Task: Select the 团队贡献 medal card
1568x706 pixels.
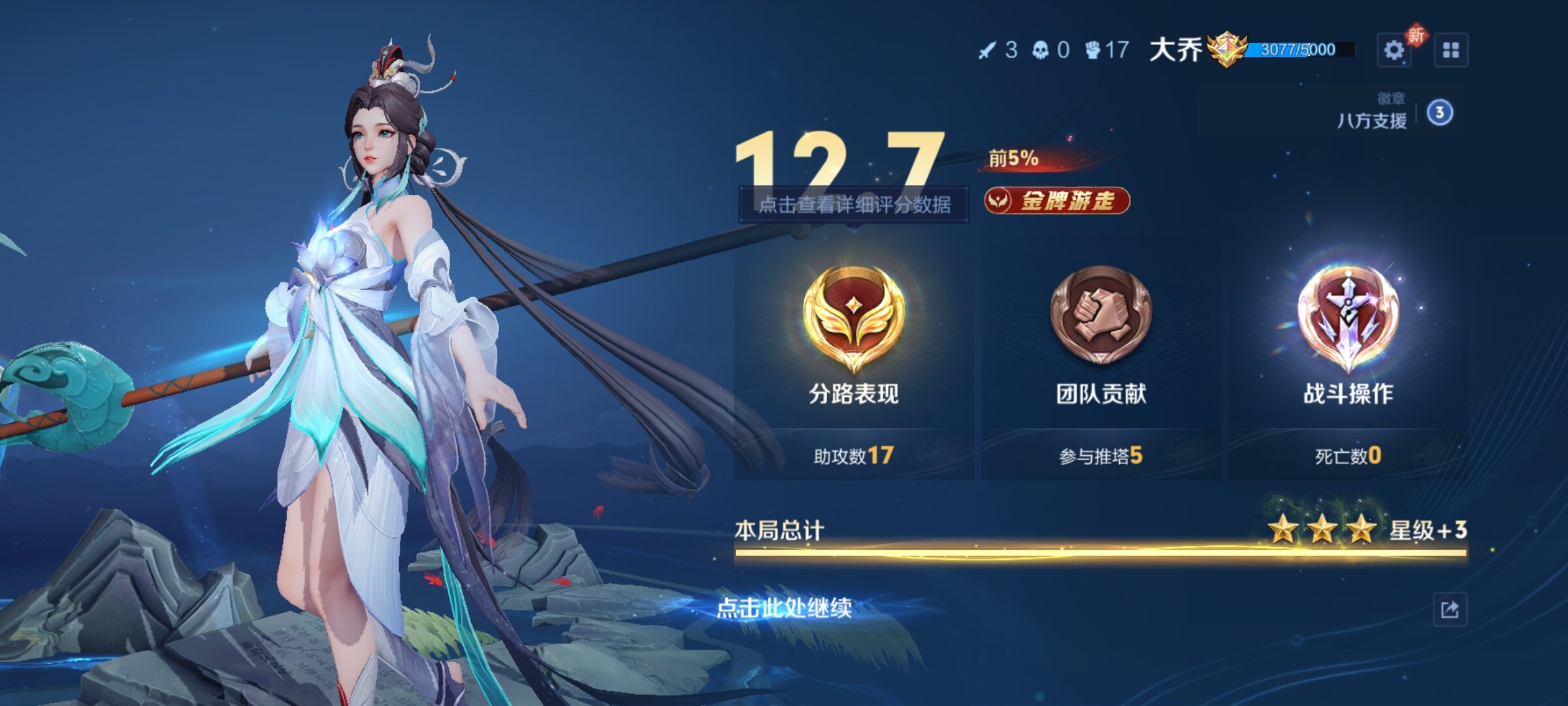Action: point(1101,360)
